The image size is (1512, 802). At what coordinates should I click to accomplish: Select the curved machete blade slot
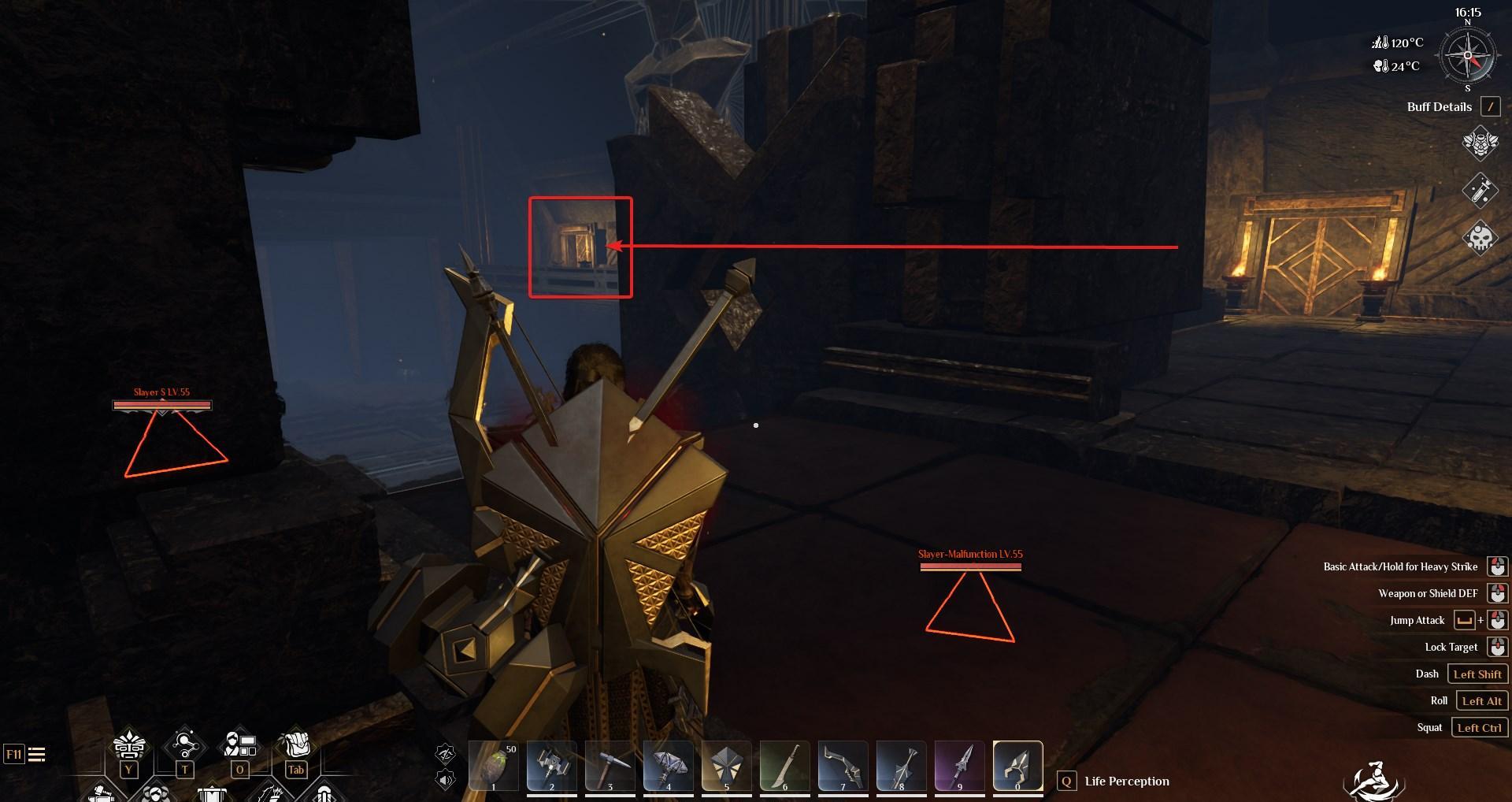784,766
